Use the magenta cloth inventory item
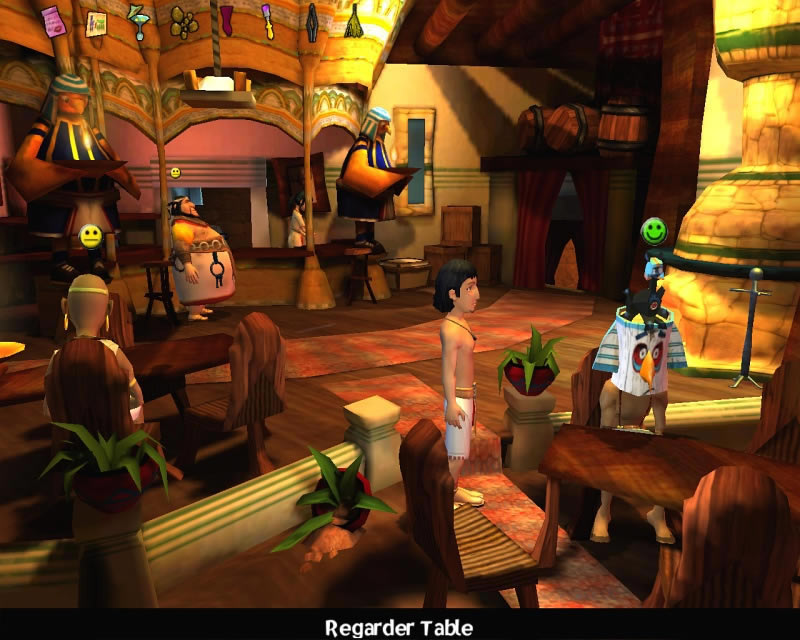The image size is (800, 640). [x=227, y=19]
